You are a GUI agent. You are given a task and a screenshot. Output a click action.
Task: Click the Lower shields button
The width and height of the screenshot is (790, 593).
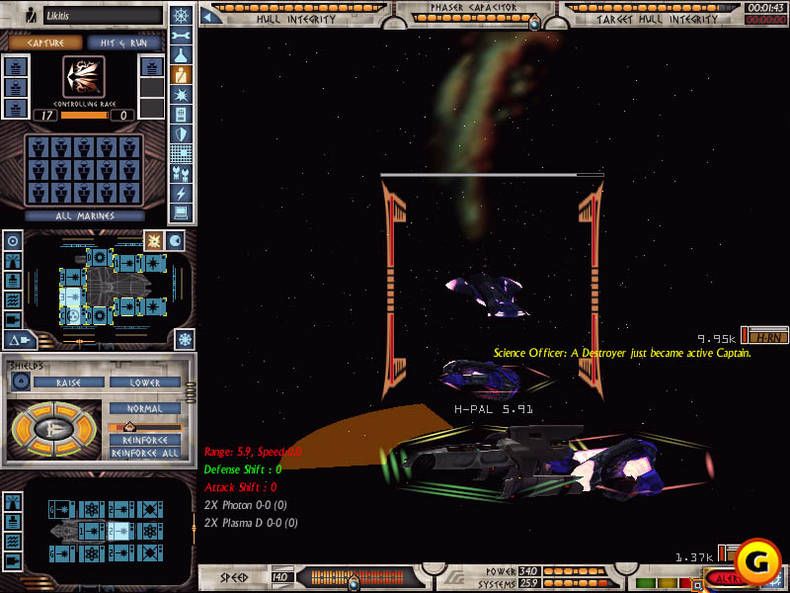pyautogui.click(x=145, y=382)
